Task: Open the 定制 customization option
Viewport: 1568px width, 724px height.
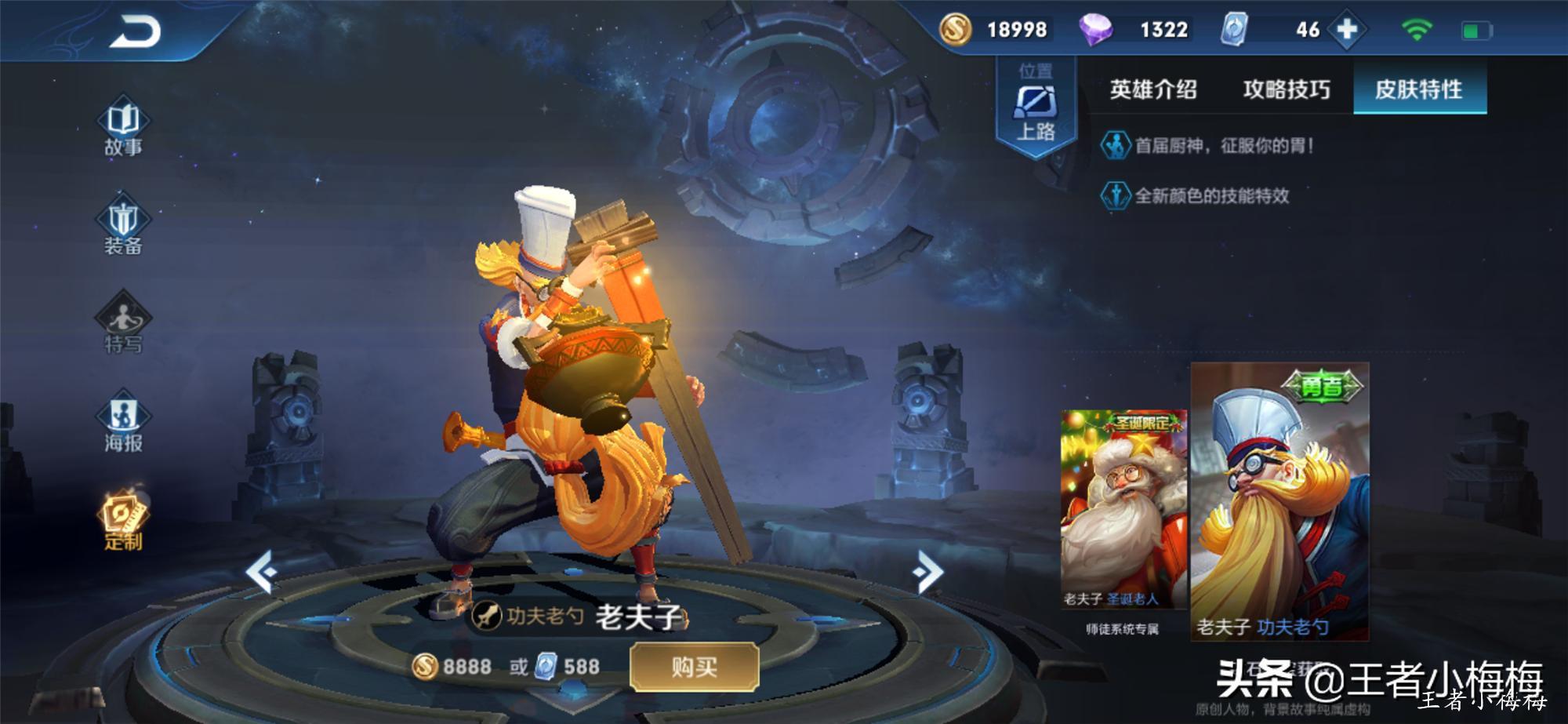Action: [x=123, y=522]
